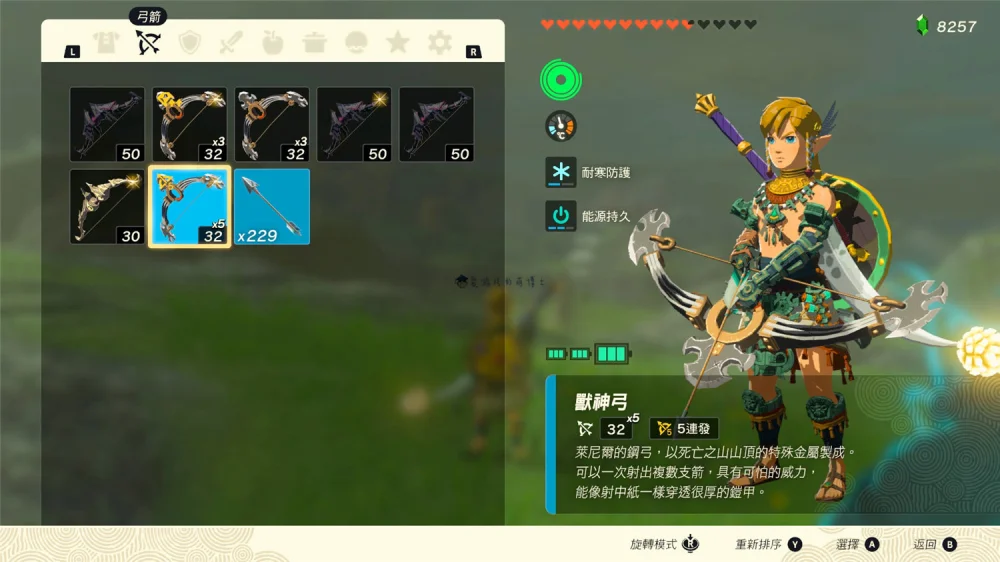The width and height of the screenshot is (1000, 562).
Task: Open the shields tab
Action: 189,43
